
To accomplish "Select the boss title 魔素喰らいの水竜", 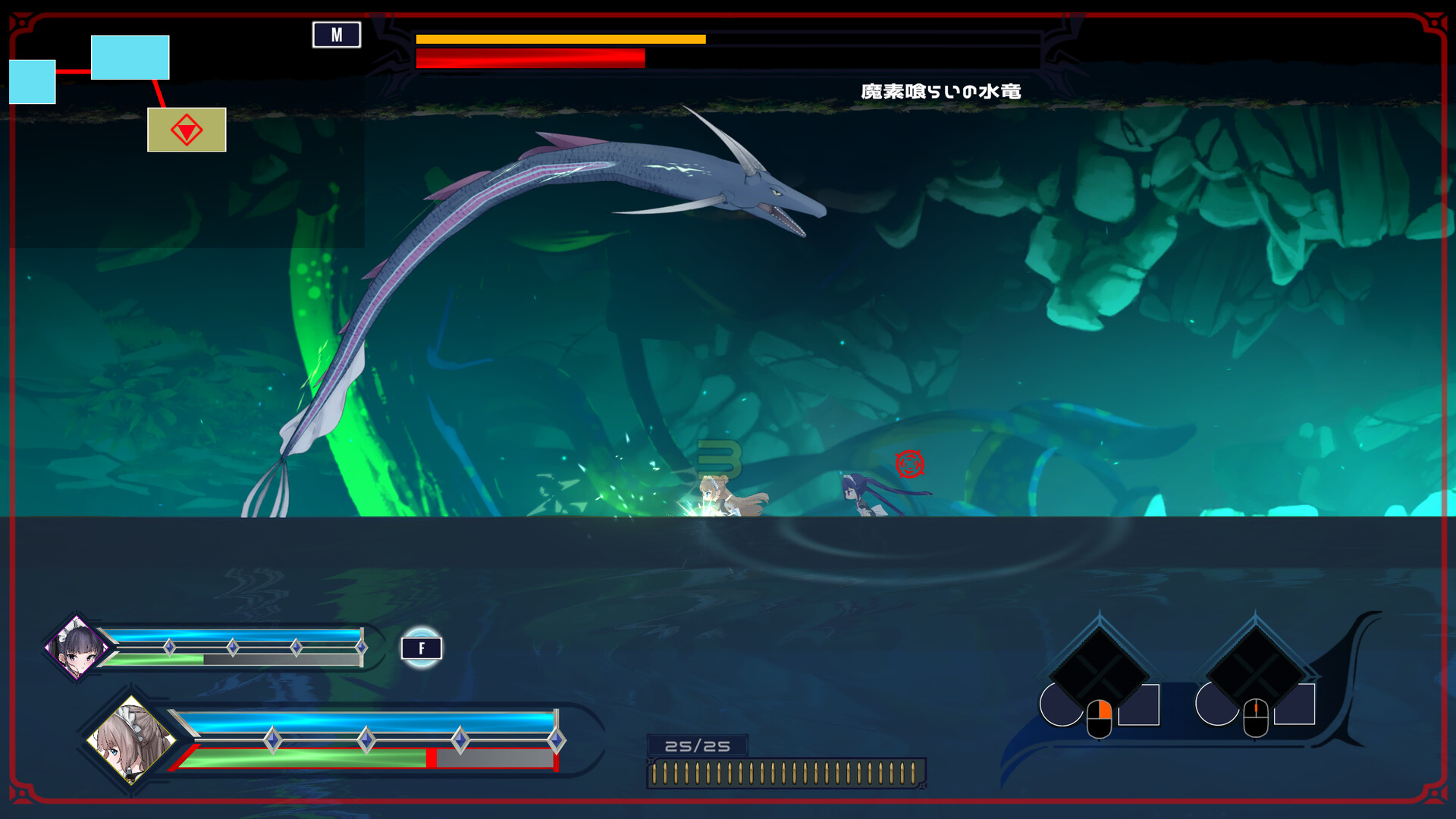I will [x=940, y=90].
